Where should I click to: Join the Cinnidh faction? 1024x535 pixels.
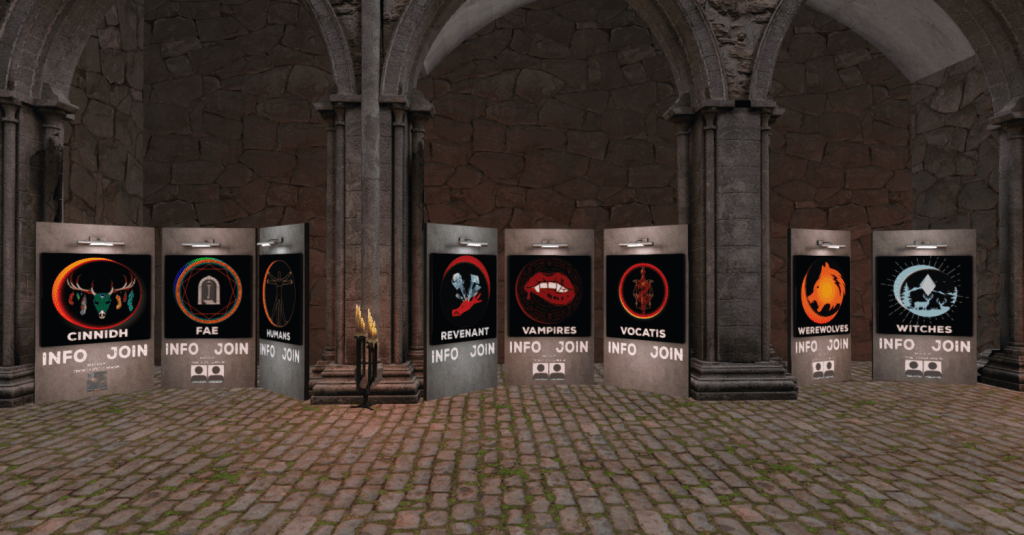click(127, 353)
